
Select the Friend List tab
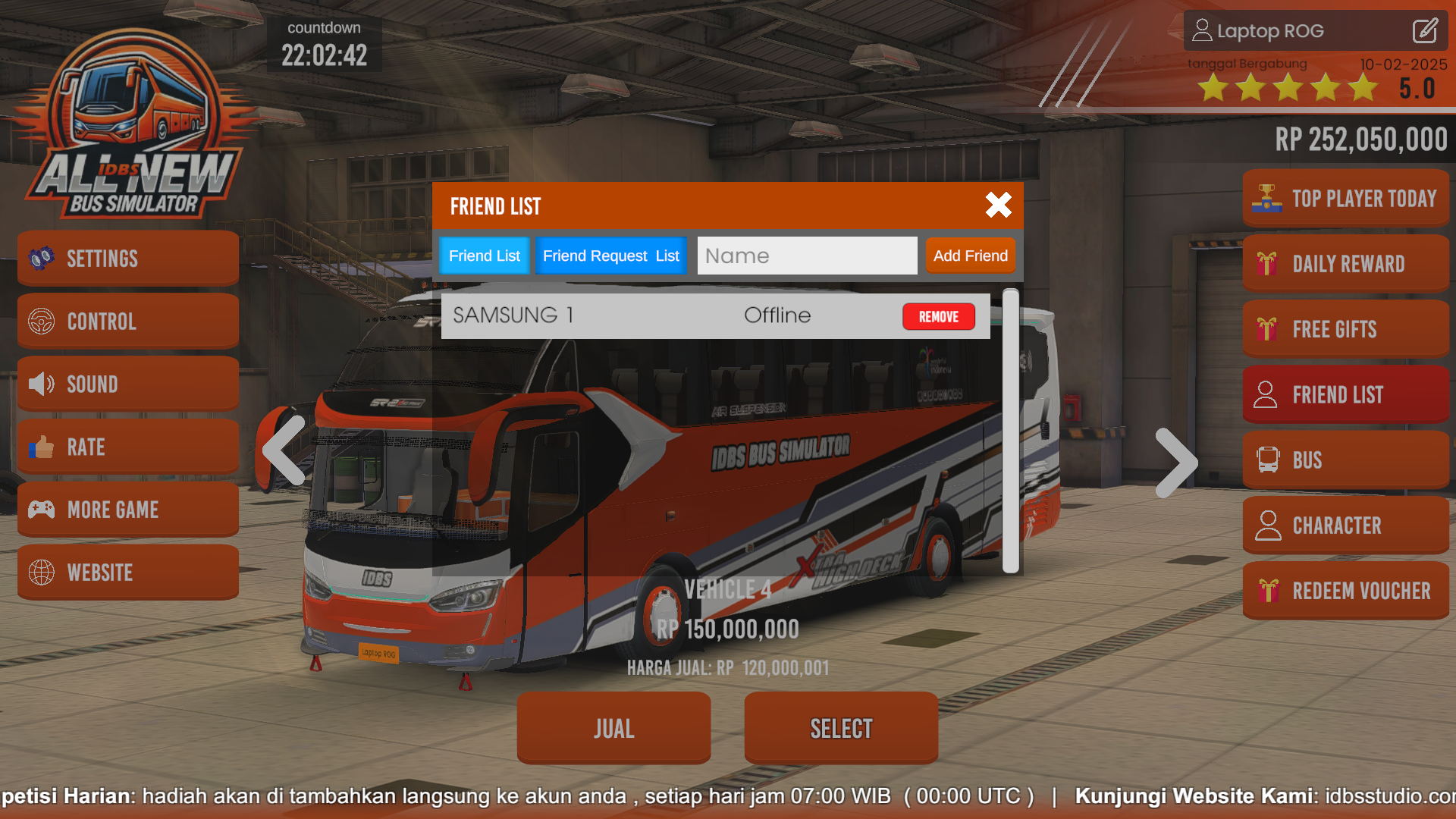coord(484,256)
